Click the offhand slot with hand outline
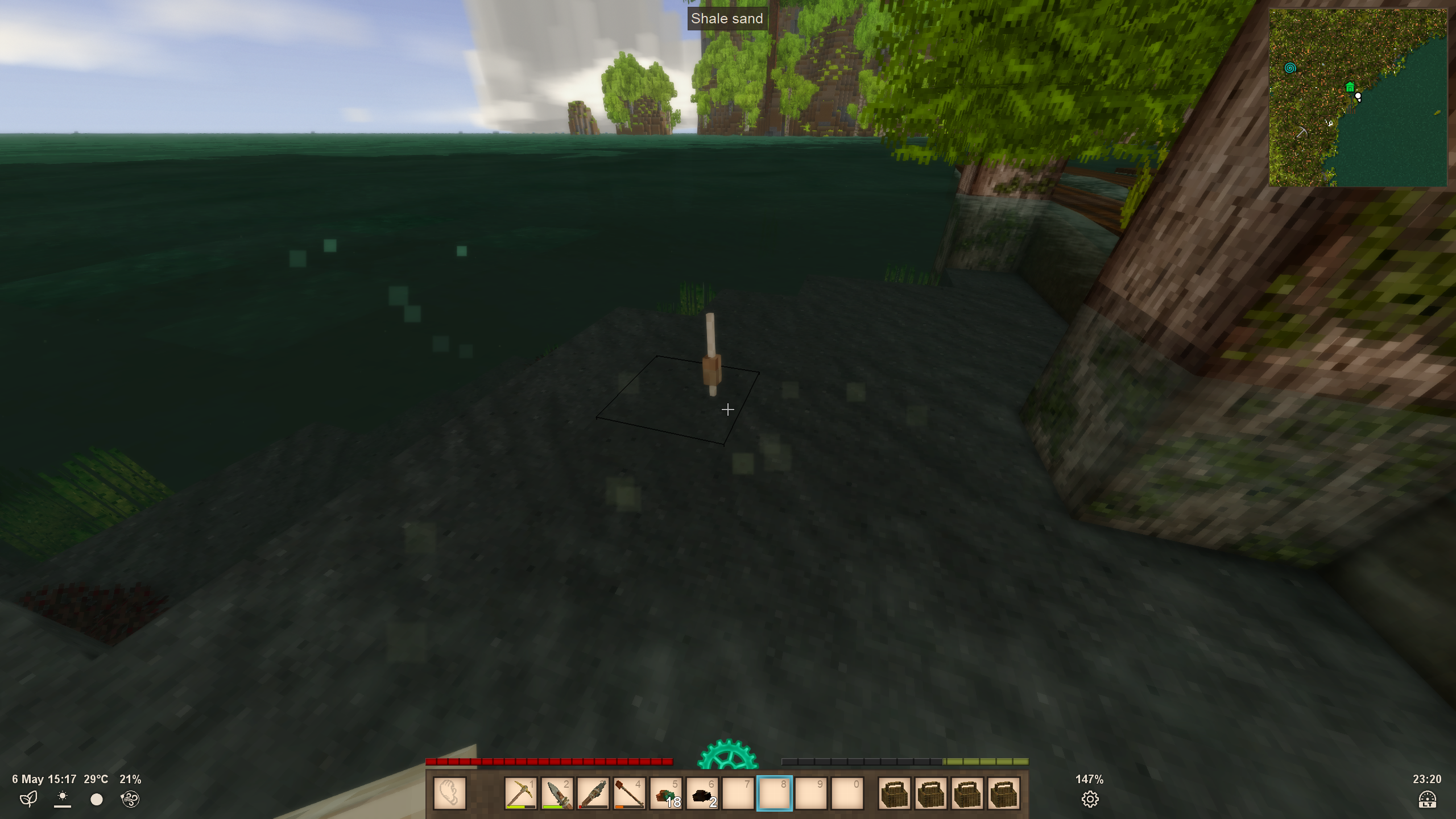The height and width of the screenshot is (819, 1456). click(x=449, y=793)
